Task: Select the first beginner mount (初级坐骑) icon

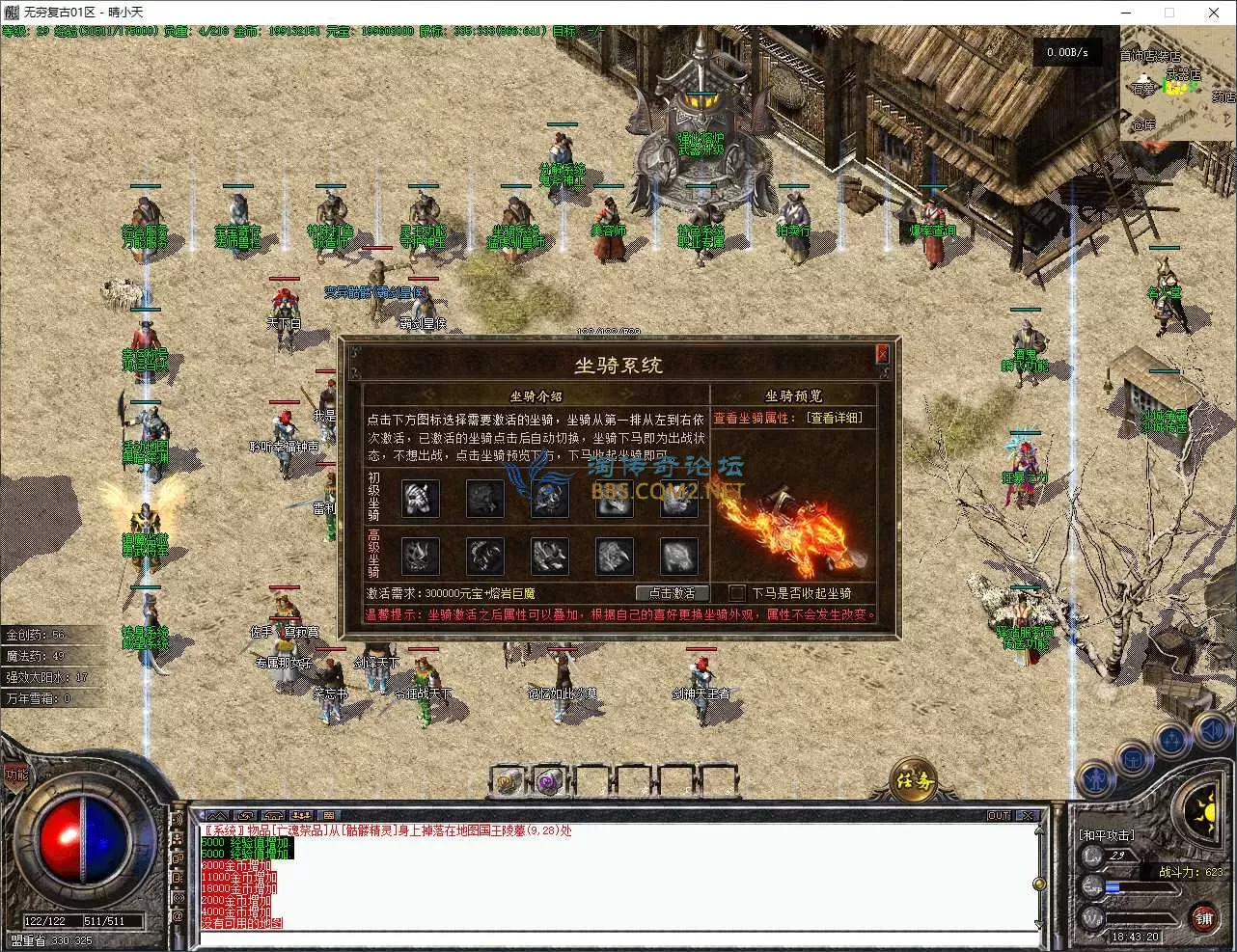Action: 420,499
